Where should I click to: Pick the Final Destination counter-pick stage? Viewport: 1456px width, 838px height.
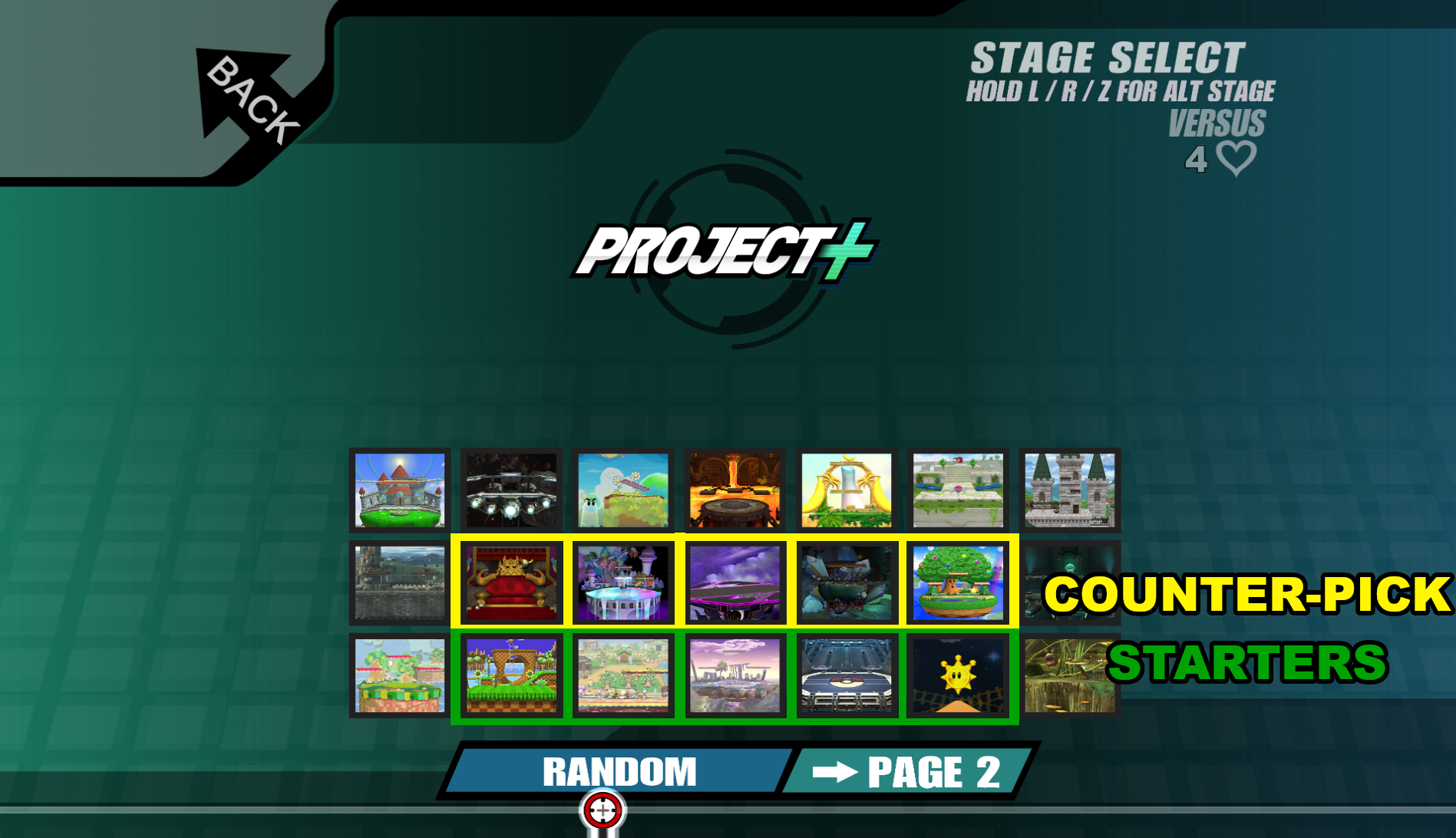735,582
